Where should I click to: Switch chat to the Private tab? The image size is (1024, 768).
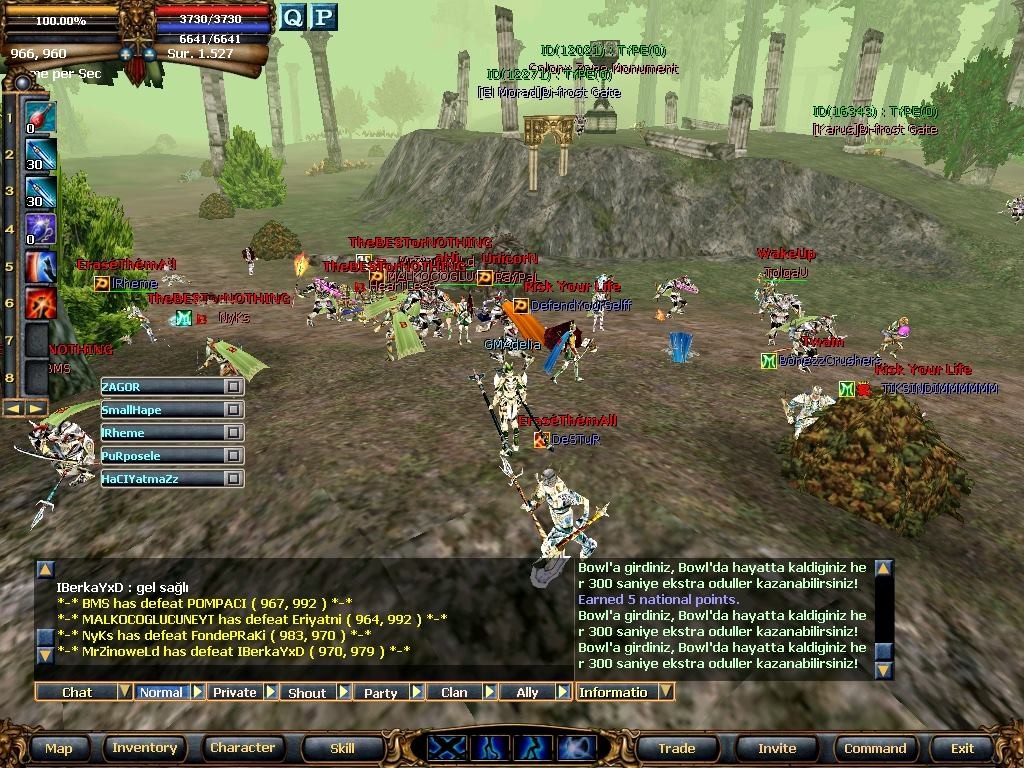coord(235,692)
